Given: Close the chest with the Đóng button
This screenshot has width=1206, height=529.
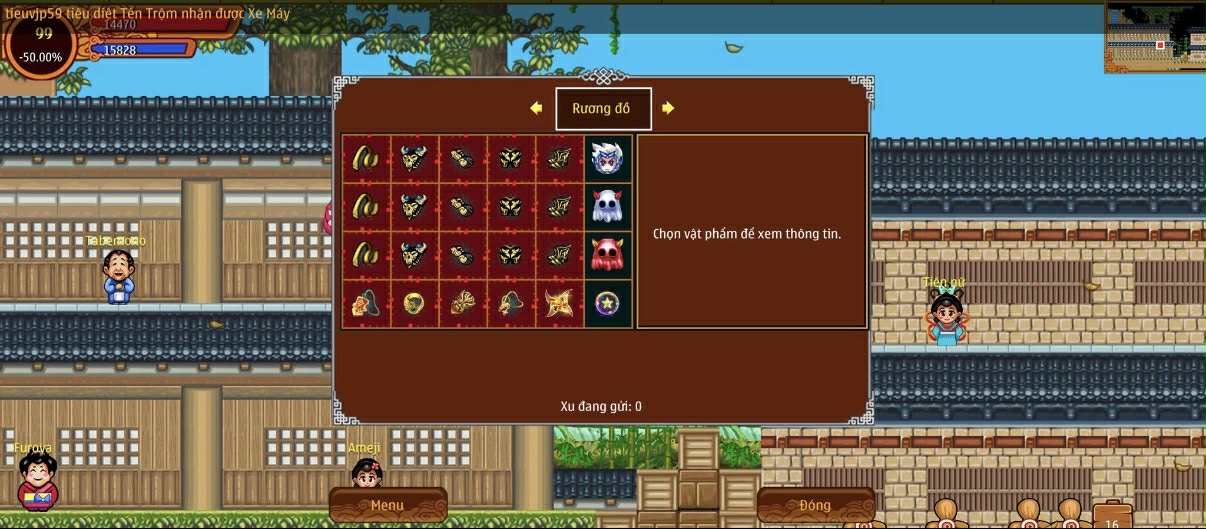Looking at the screenshot, I should (x=815, y=505).
